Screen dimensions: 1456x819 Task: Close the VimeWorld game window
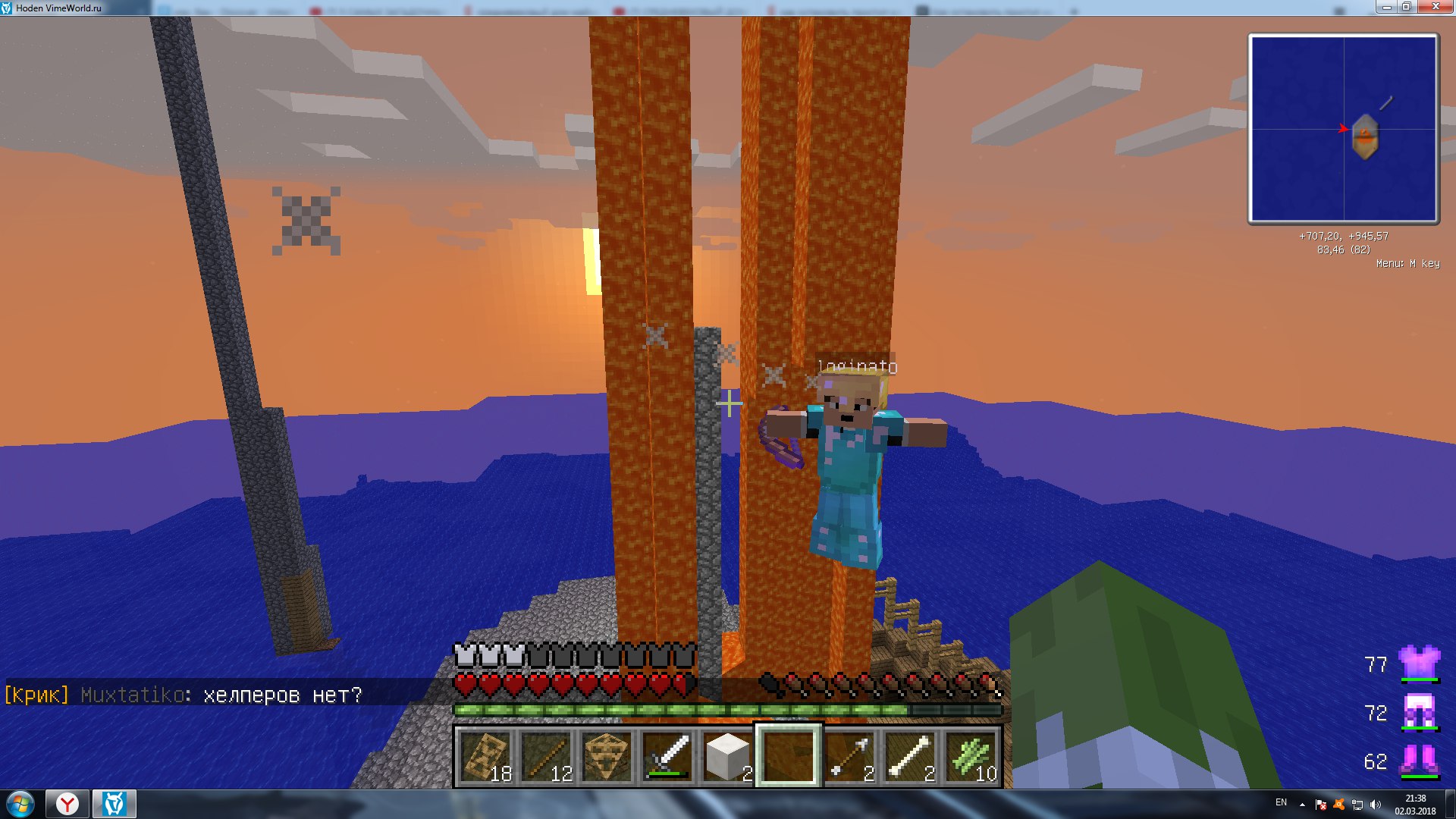click(x=1435, y=7)
